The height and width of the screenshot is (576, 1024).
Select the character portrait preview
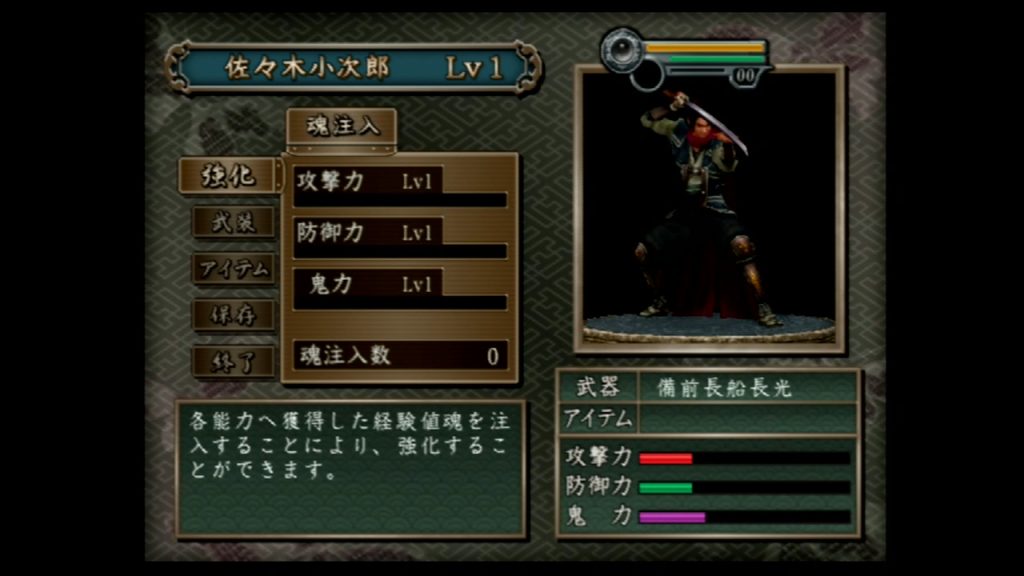709,209
